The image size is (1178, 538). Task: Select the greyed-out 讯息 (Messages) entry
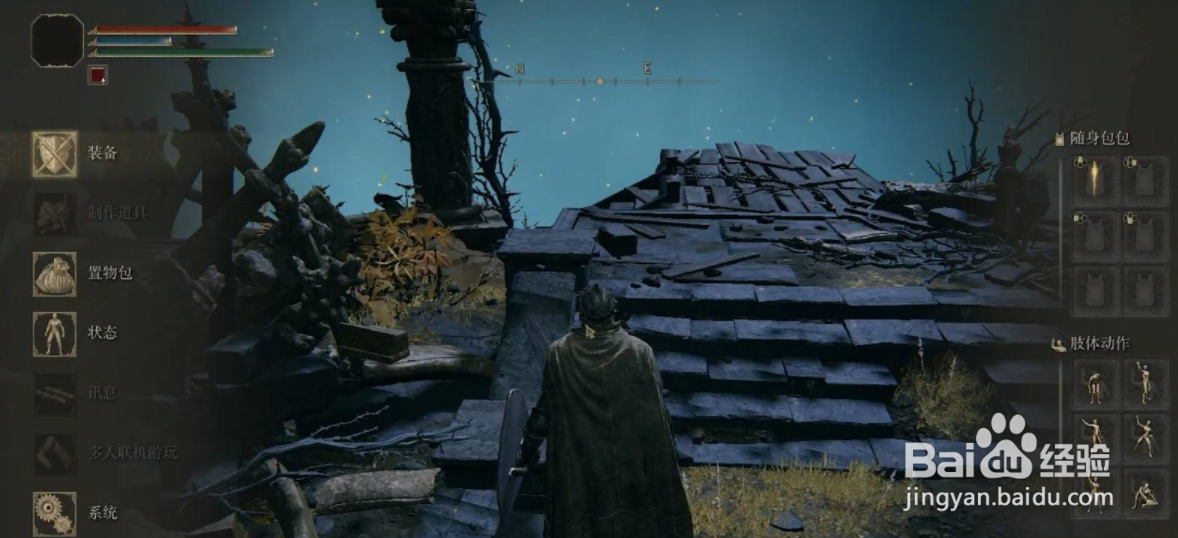point(56,393)
